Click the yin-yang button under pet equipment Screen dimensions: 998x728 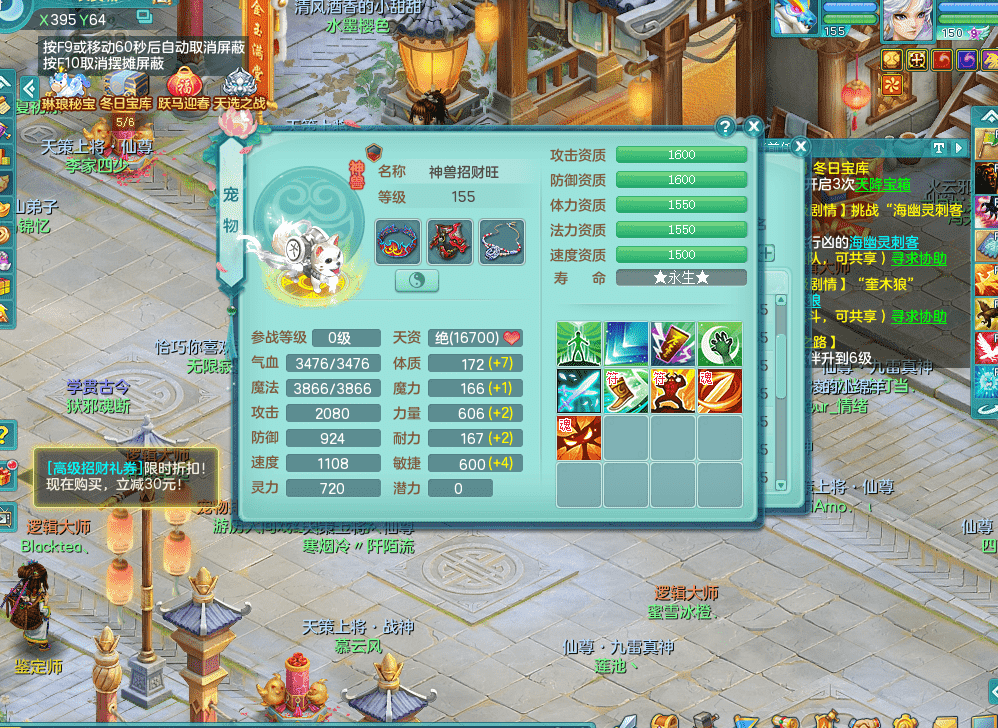click(417, 281)
